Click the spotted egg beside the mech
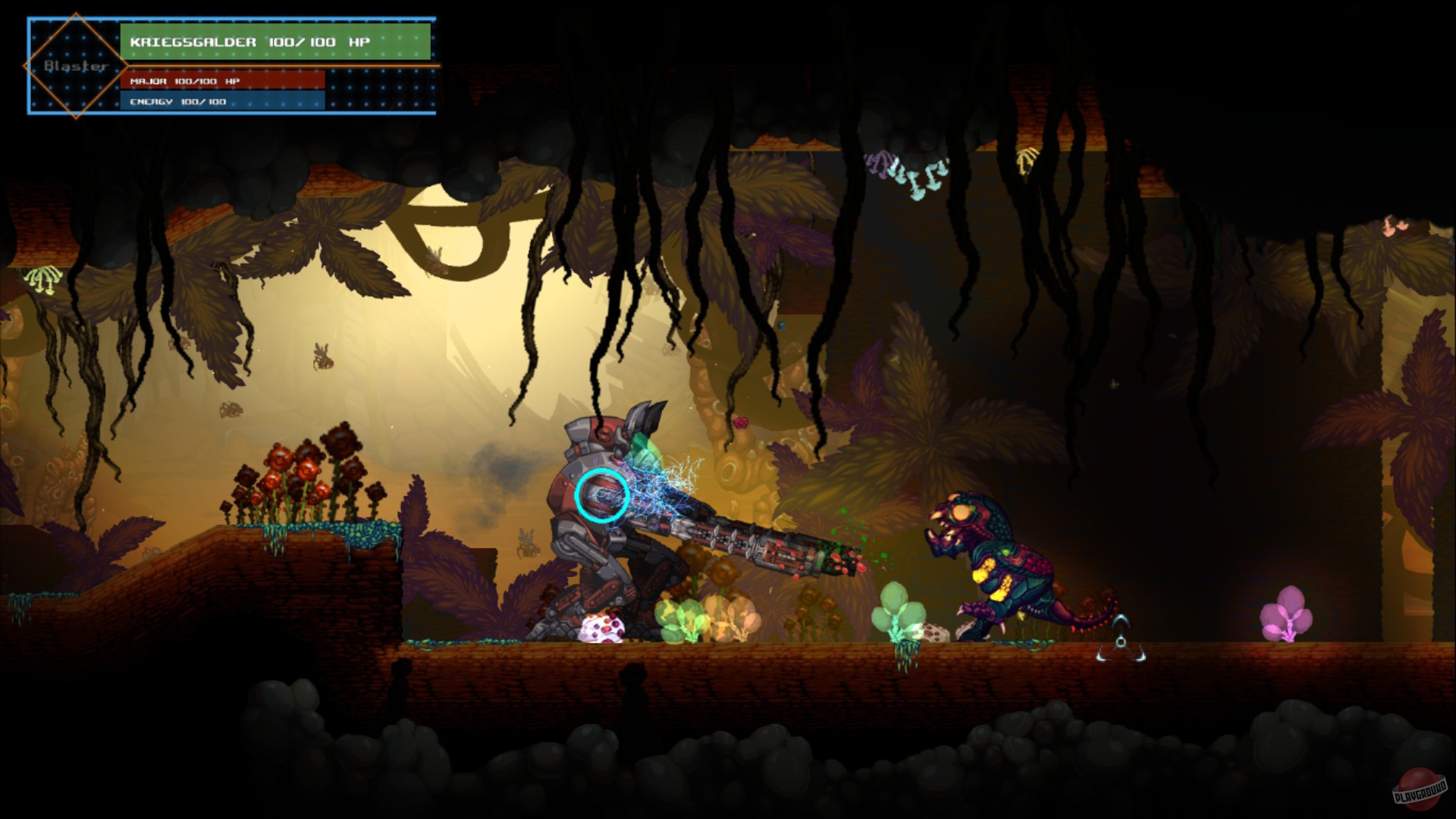 601,629
